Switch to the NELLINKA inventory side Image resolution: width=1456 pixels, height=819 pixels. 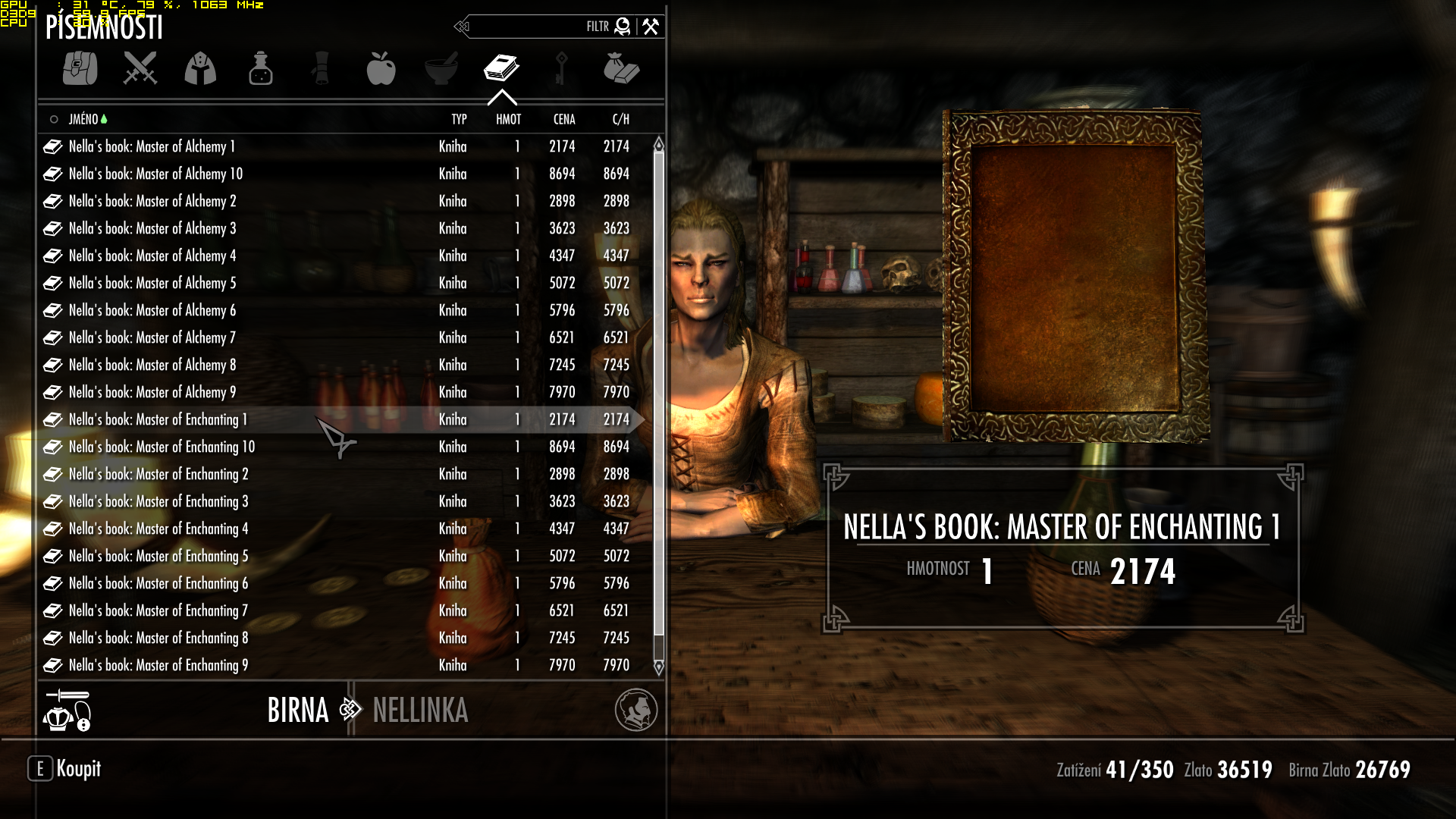pos(420,711)
